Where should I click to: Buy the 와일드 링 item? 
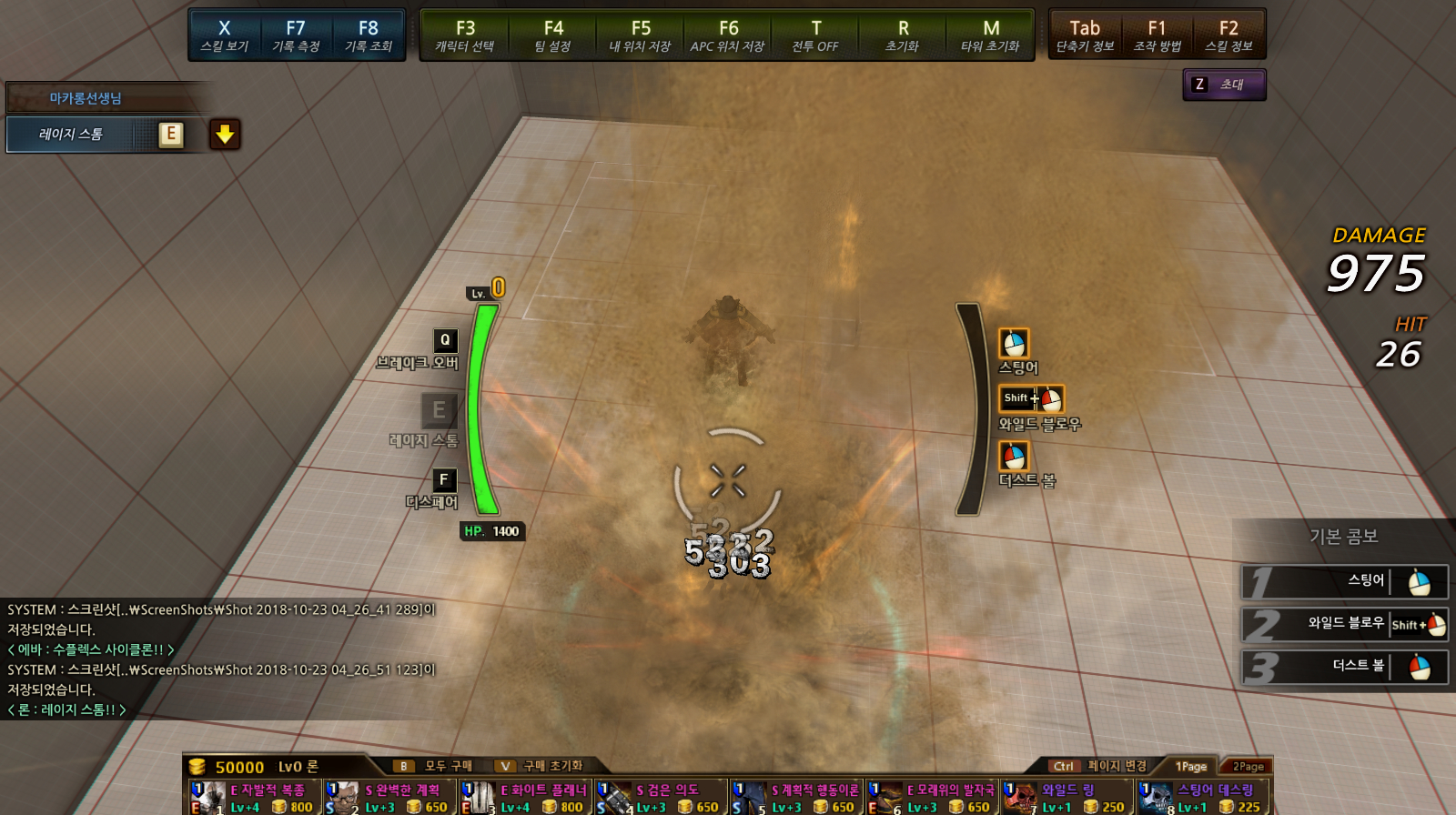click(x=1067, y=798)
